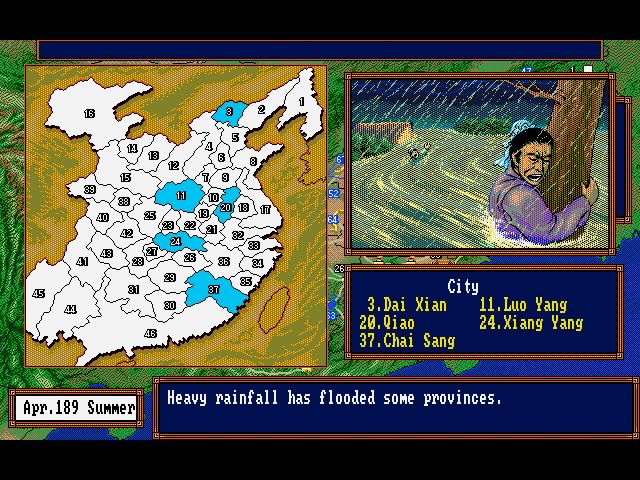Select province 45 on the map
Viewport: 640px width, 480px height.
(x=39, y=293)
